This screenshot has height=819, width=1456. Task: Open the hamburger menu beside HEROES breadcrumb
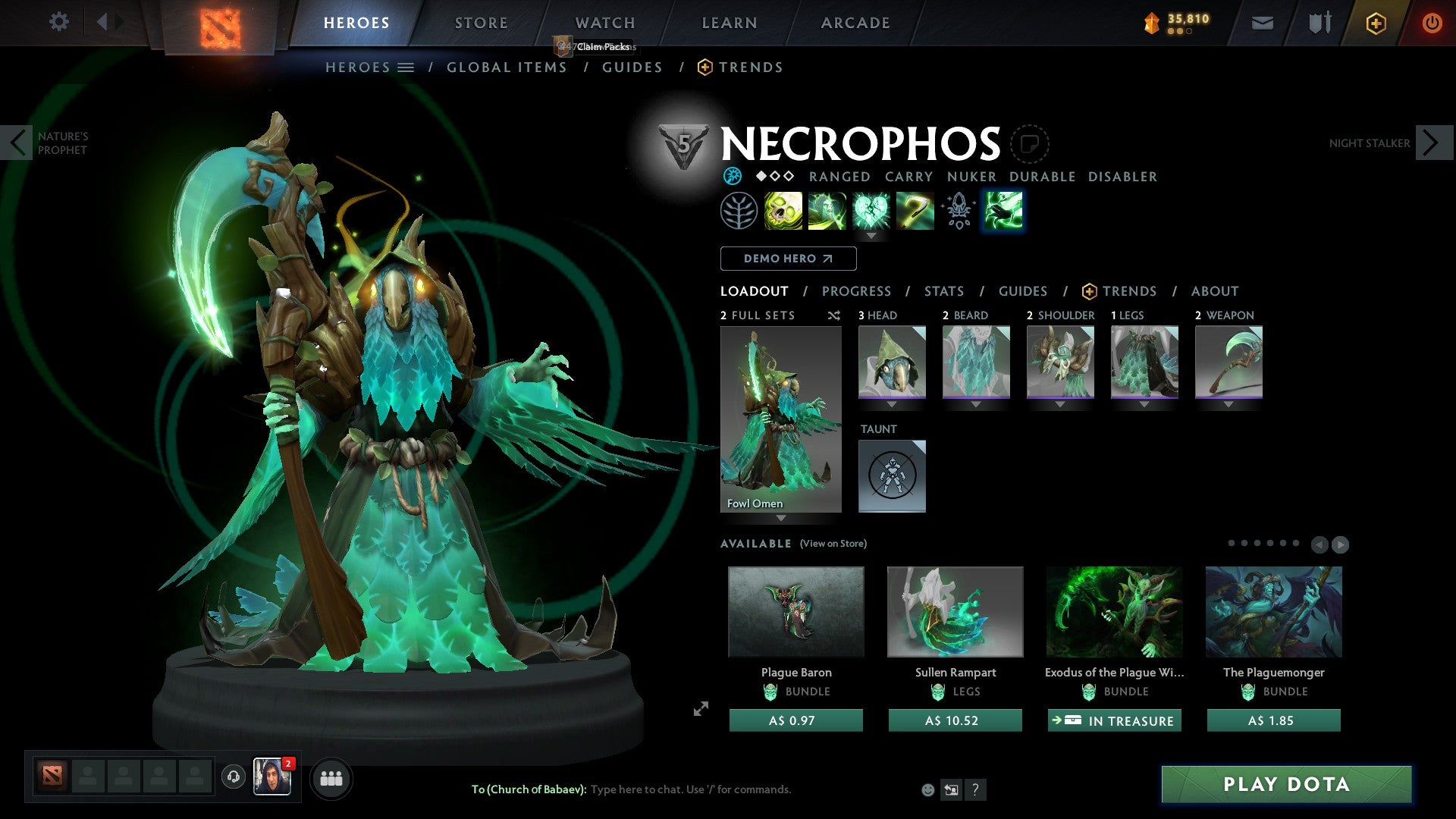pyautogui.click(x=406, y=67)
